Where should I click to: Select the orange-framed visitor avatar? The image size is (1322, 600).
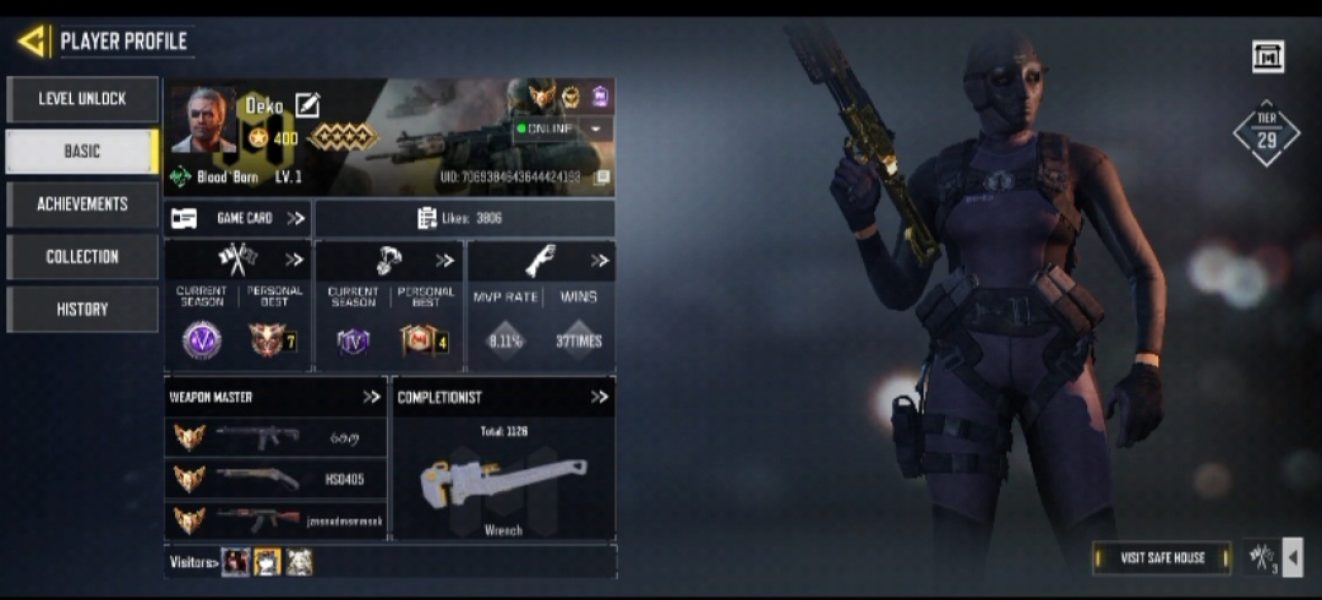[x=267, y=562]
